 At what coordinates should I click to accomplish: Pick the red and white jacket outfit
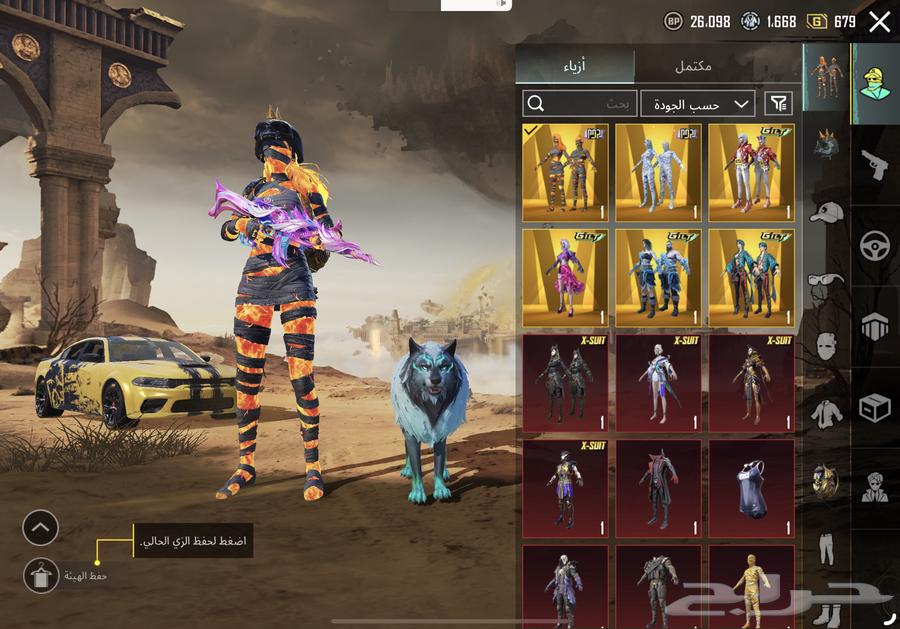click(751, 172)
